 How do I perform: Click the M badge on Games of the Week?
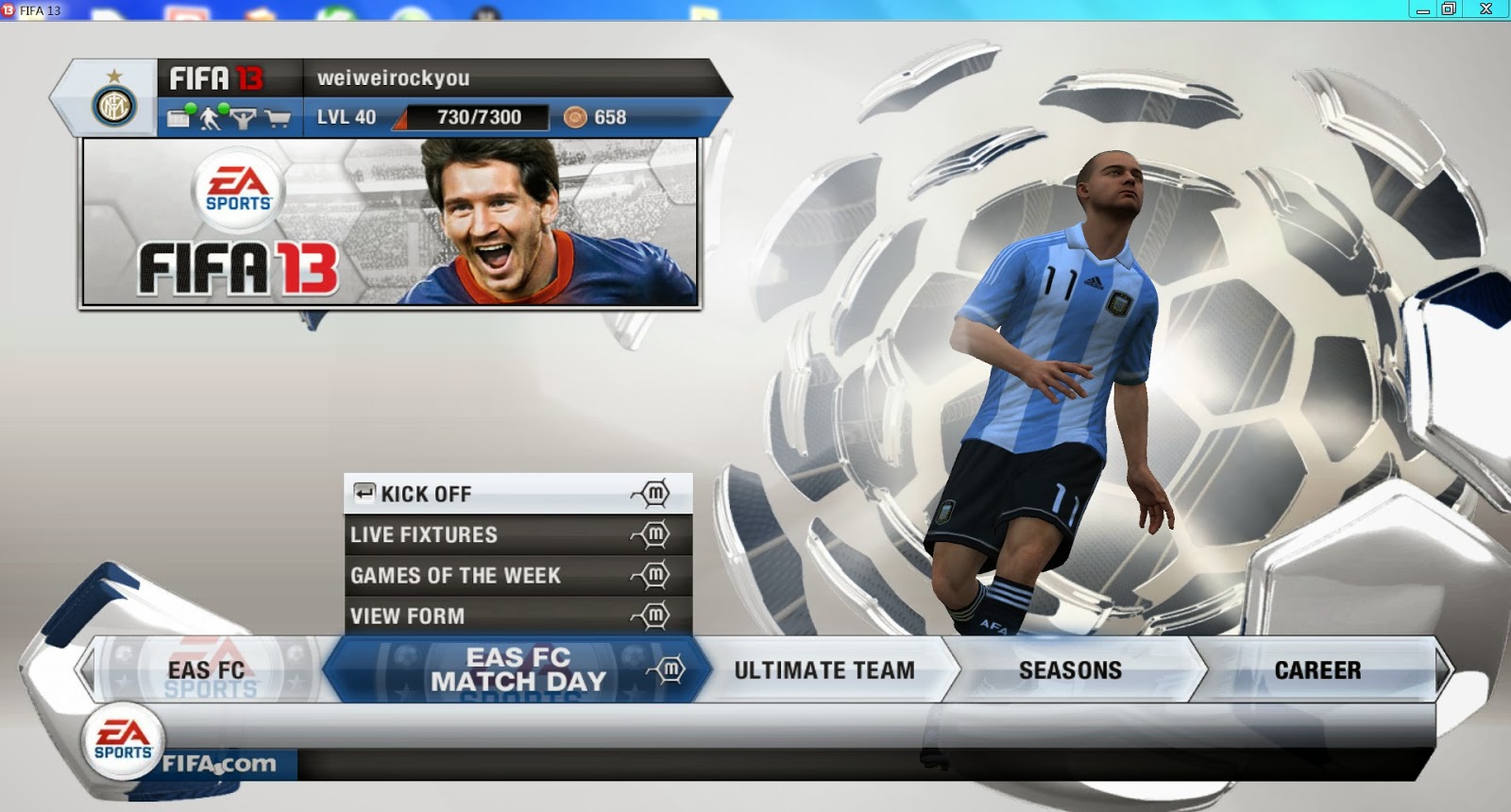[x=655, y=575]
